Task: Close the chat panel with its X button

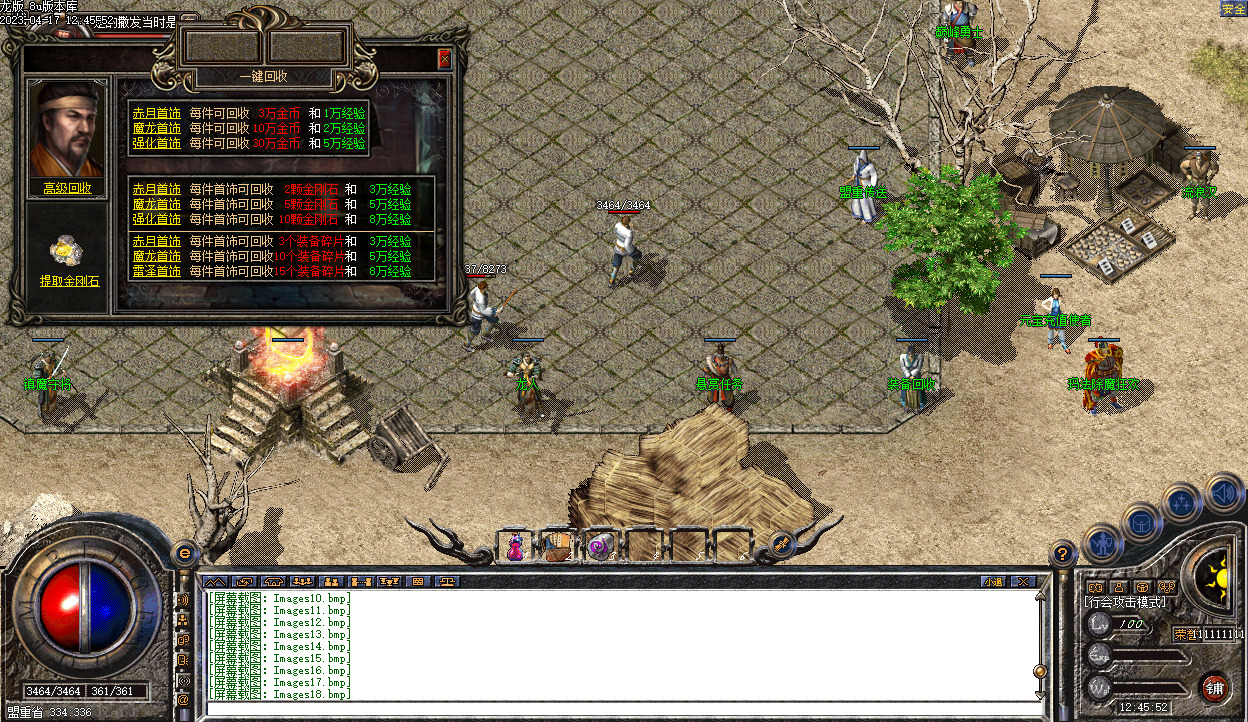Action: (x=1022, y=581)
